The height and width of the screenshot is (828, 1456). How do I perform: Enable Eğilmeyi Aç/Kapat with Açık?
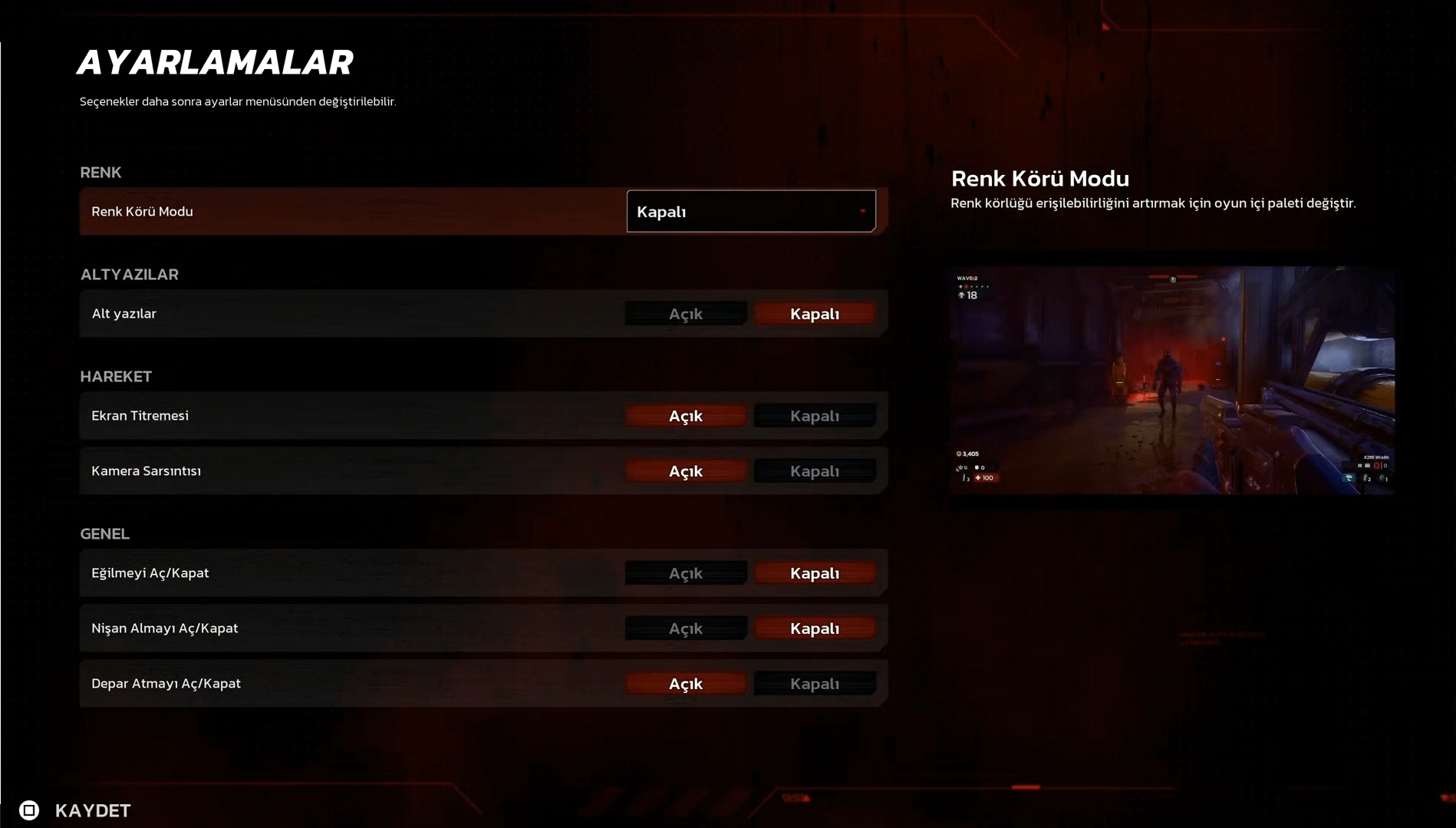click(685, 573)
